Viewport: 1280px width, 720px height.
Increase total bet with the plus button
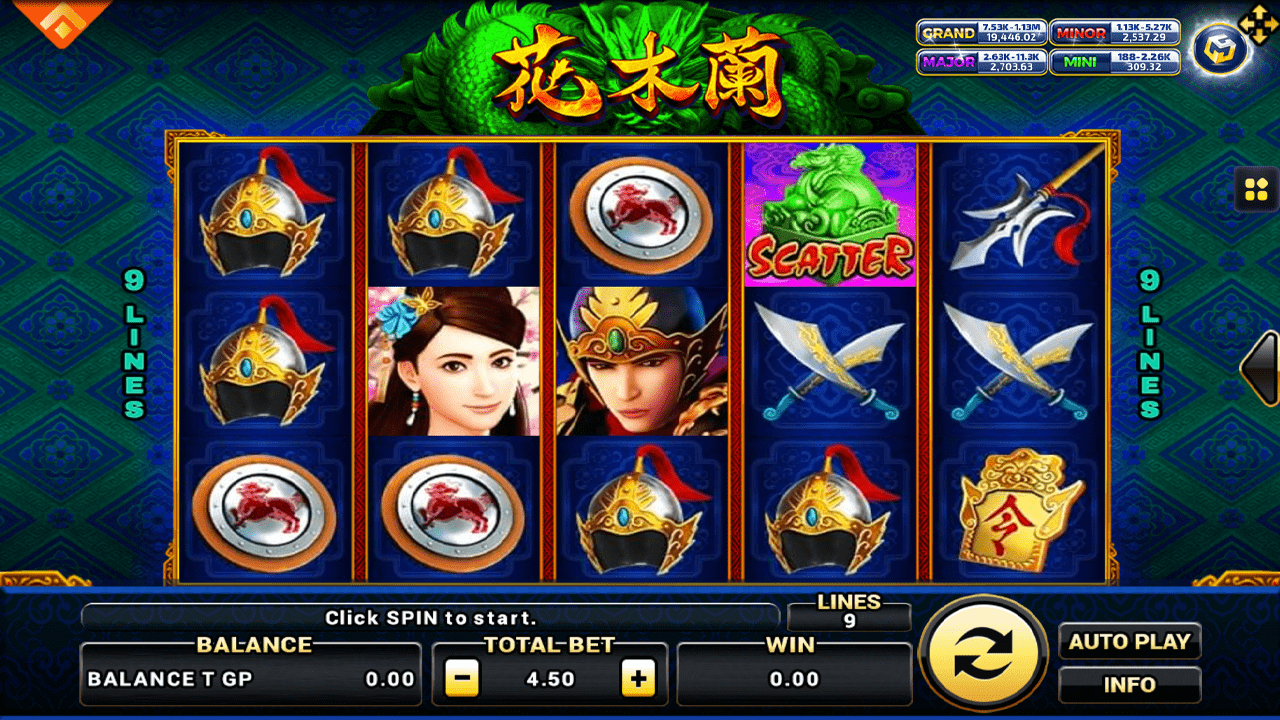(638, 679)
